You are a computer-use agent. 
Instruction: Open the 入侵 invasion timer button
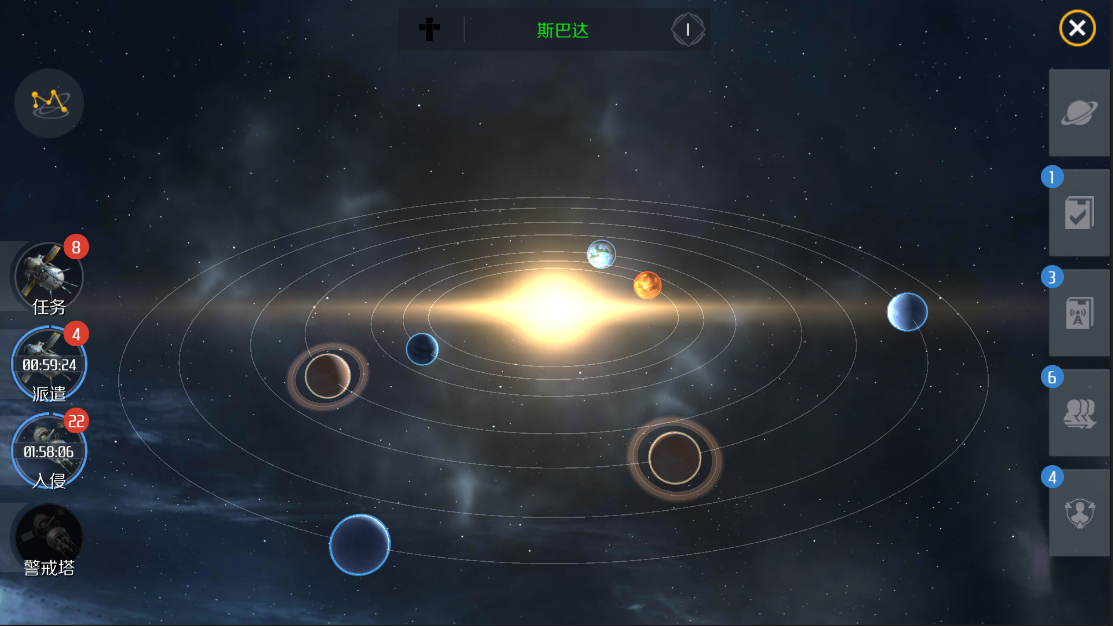coord(49,450)
